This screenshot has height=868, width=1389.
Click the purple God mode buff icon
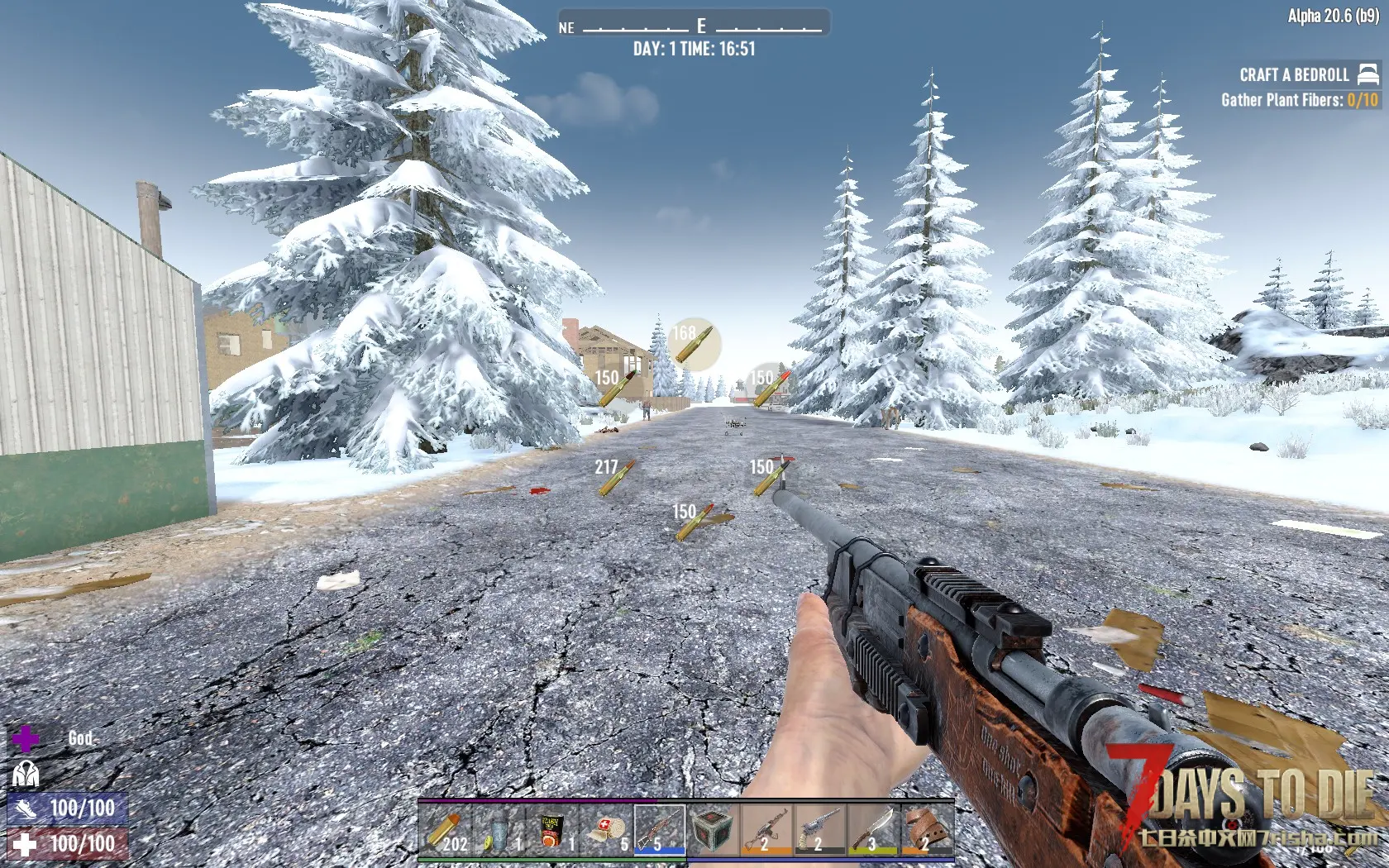(25, 738)
